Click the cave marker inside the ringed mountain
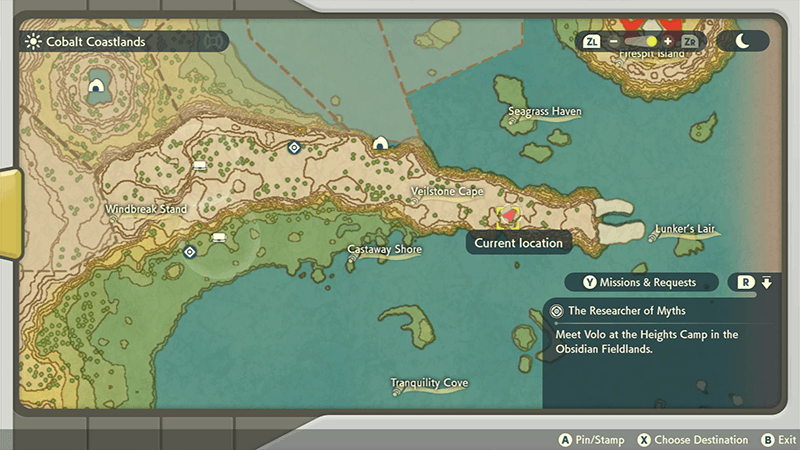The width and height of the screenshot is (800, 450). point(97,85)
